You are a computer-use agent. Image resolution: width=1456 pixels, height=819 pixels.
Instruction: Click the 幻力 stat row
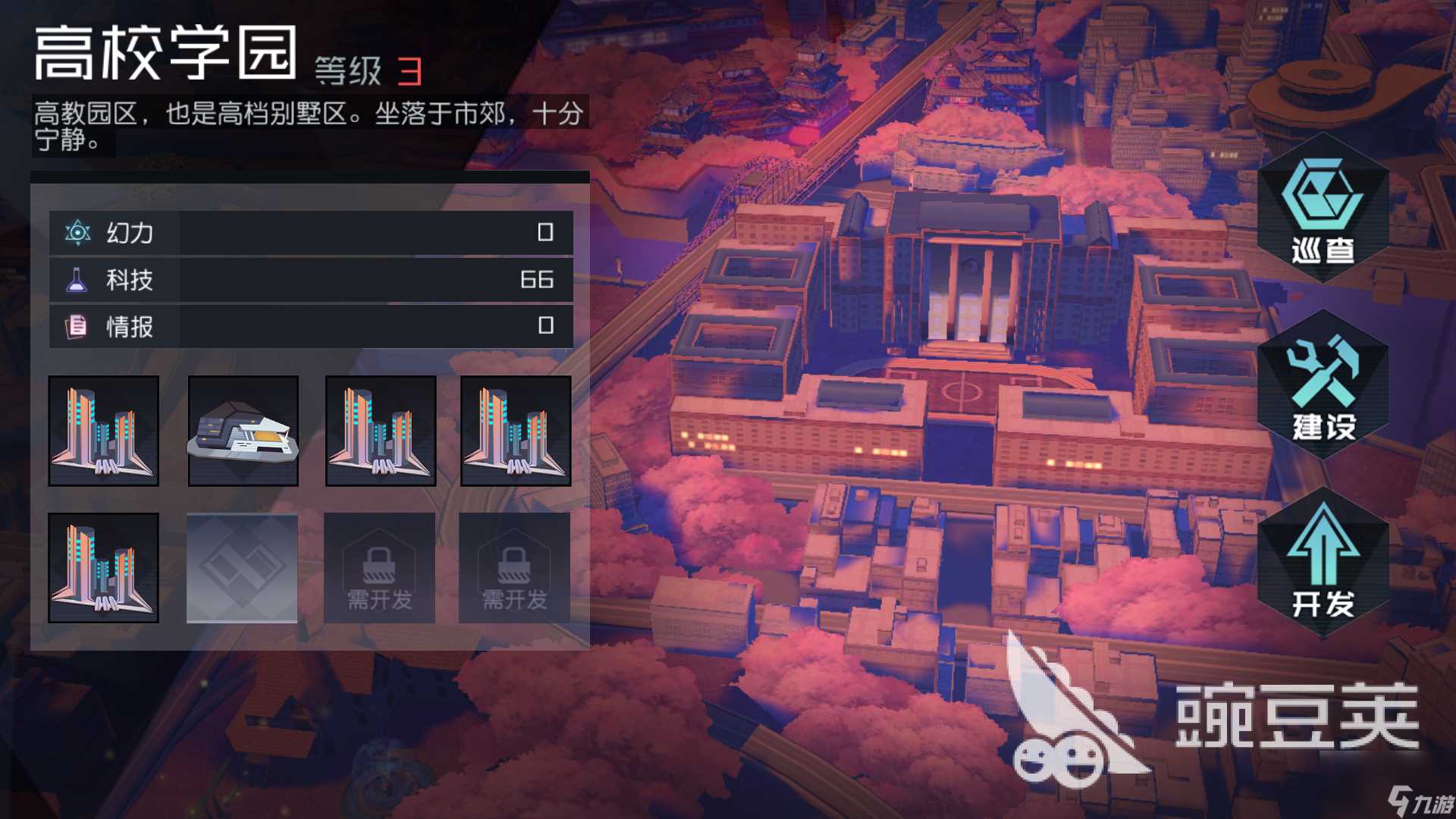(311, 233)
